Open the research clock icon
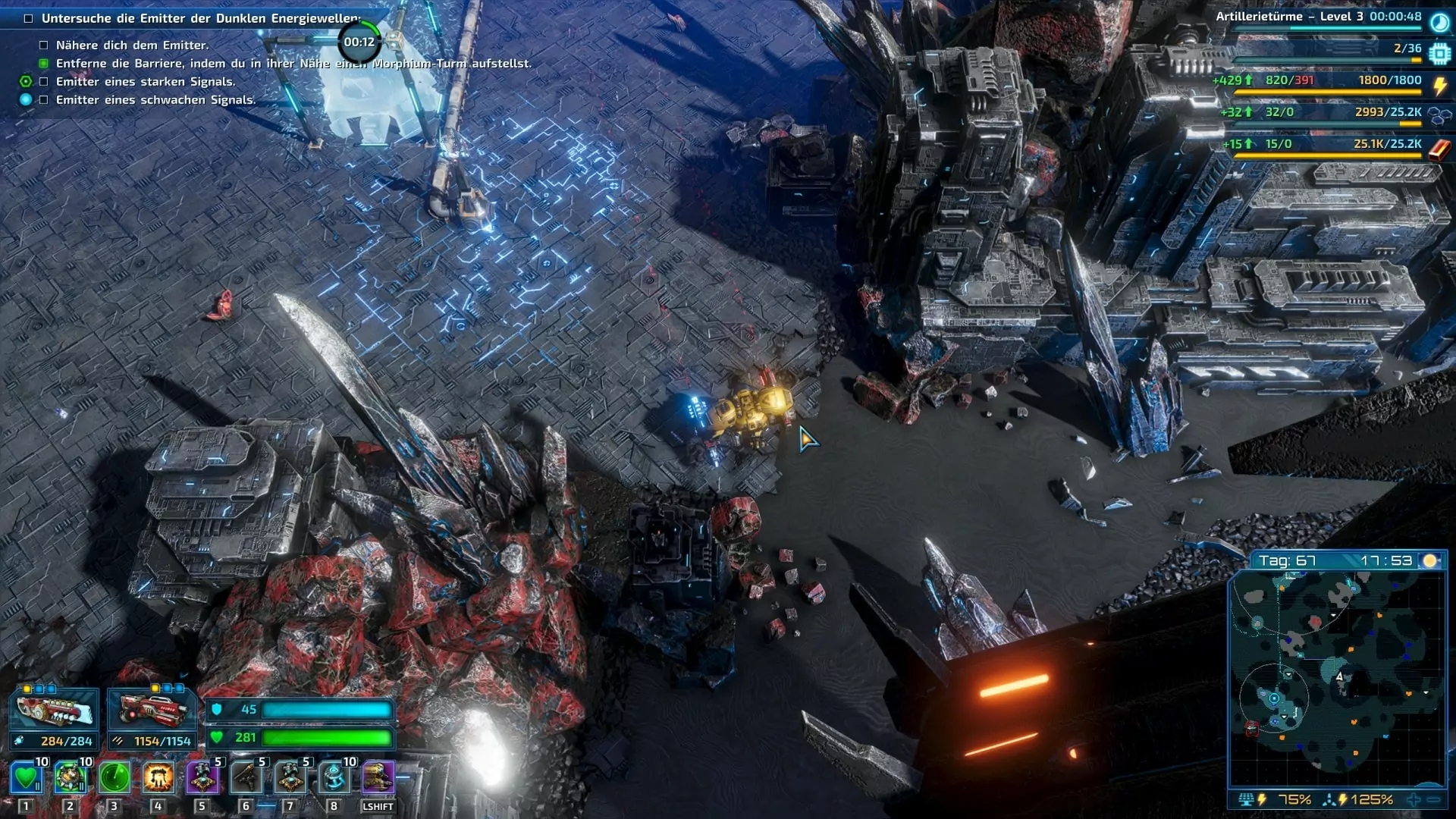 click(1439, 22)
